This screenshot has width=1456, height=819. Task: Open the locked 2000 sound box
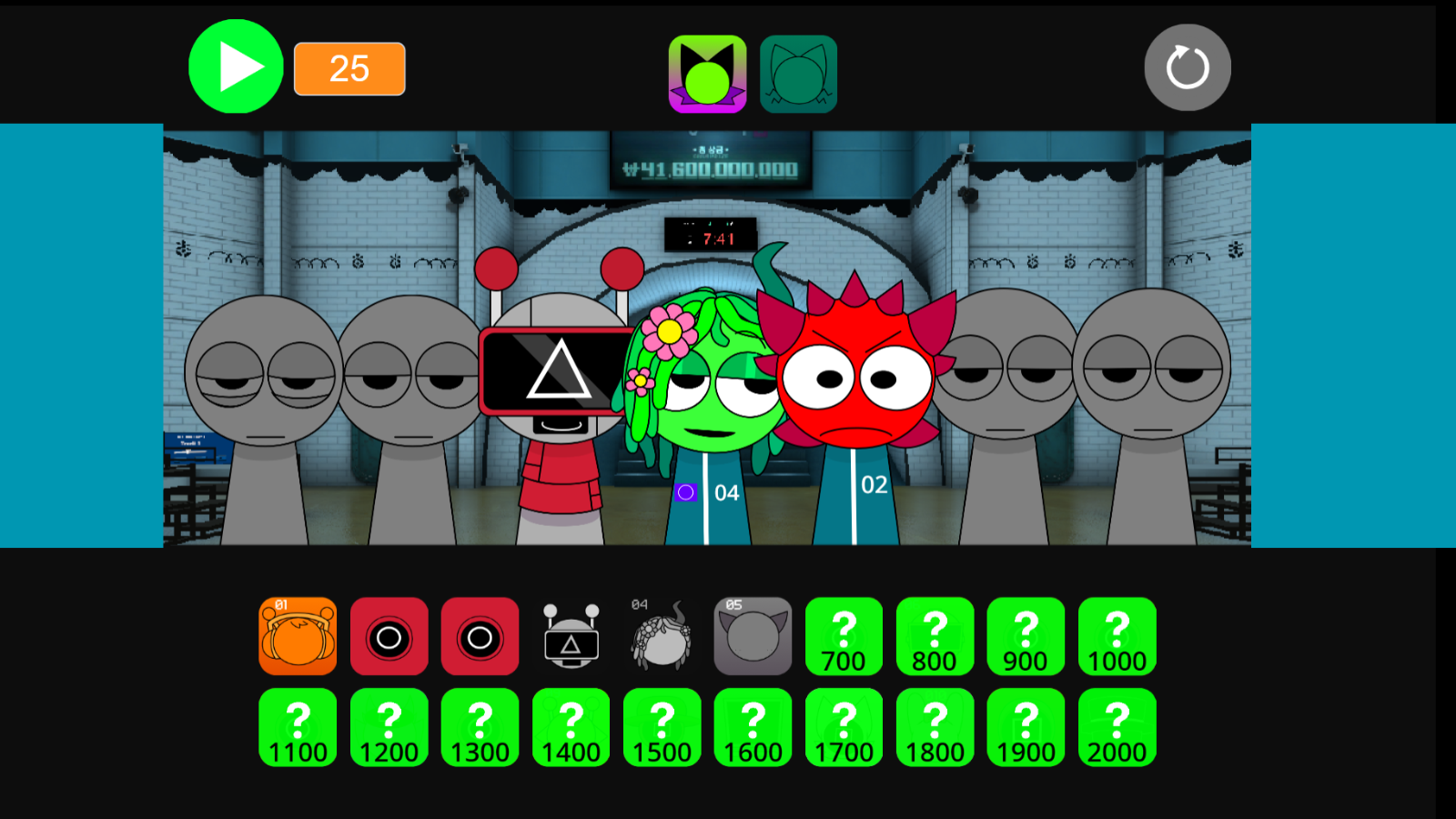(x=1117, y=727)
